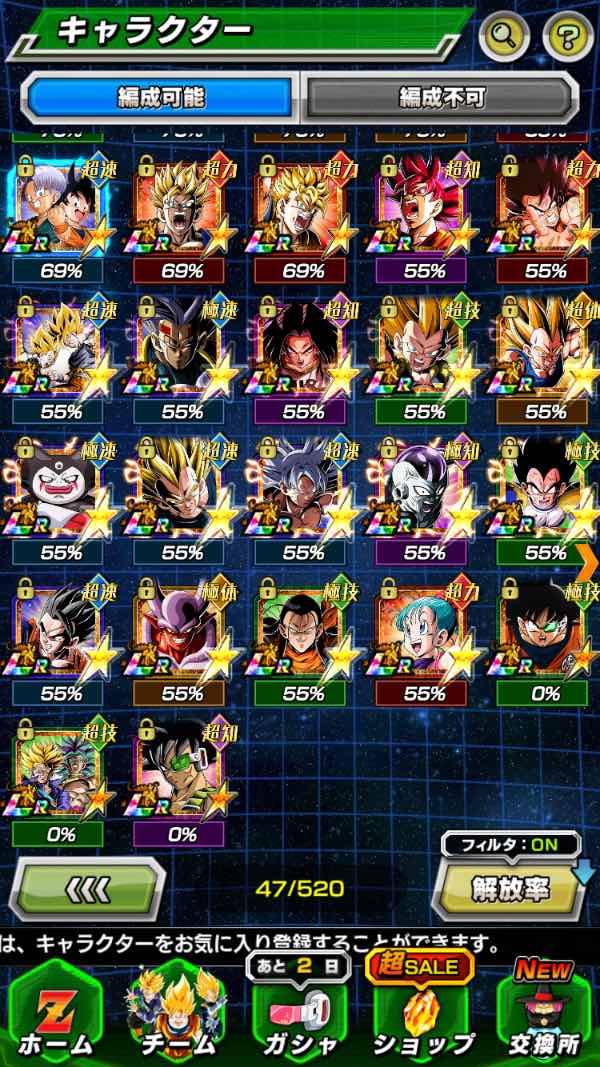Open the 解放率 sort button

(x=509, y=887)
